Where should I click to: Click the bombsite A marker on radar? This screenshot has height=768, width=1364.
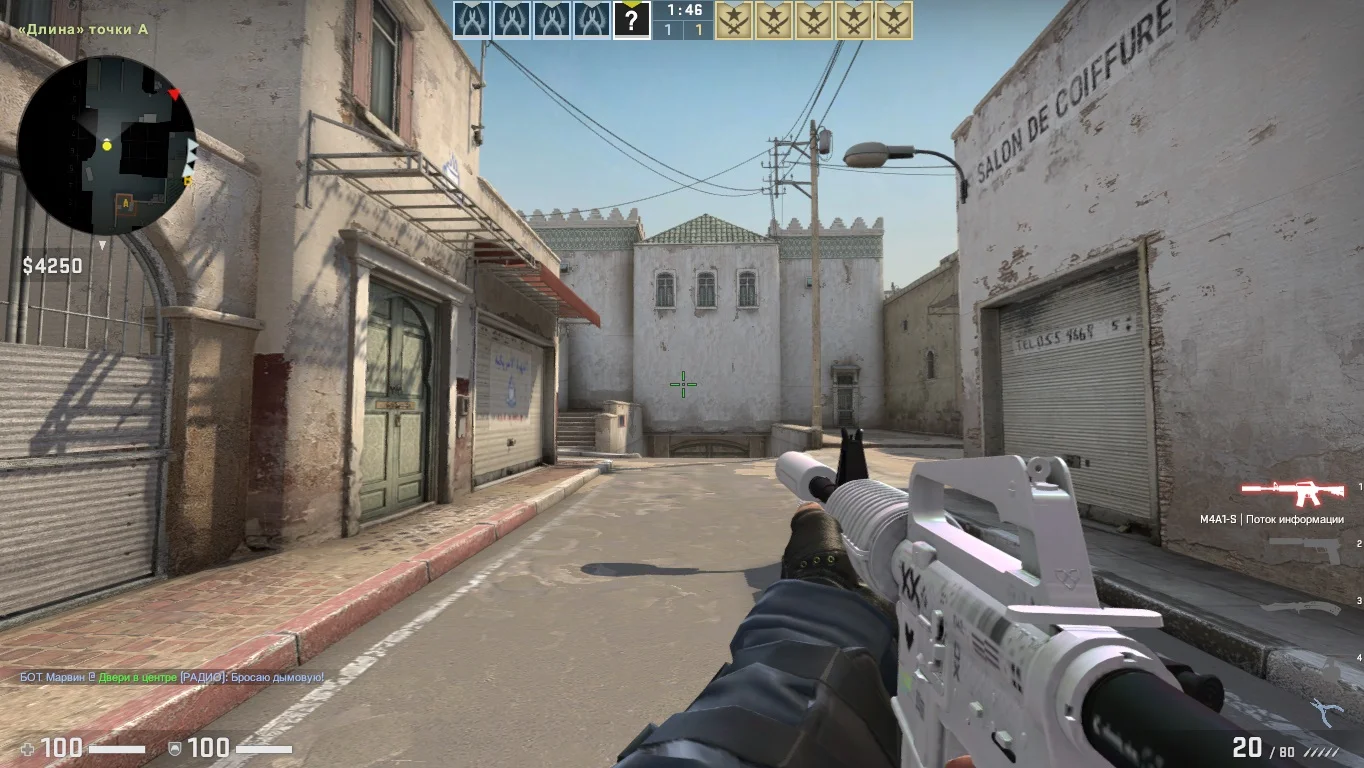[x=126, y=201]
